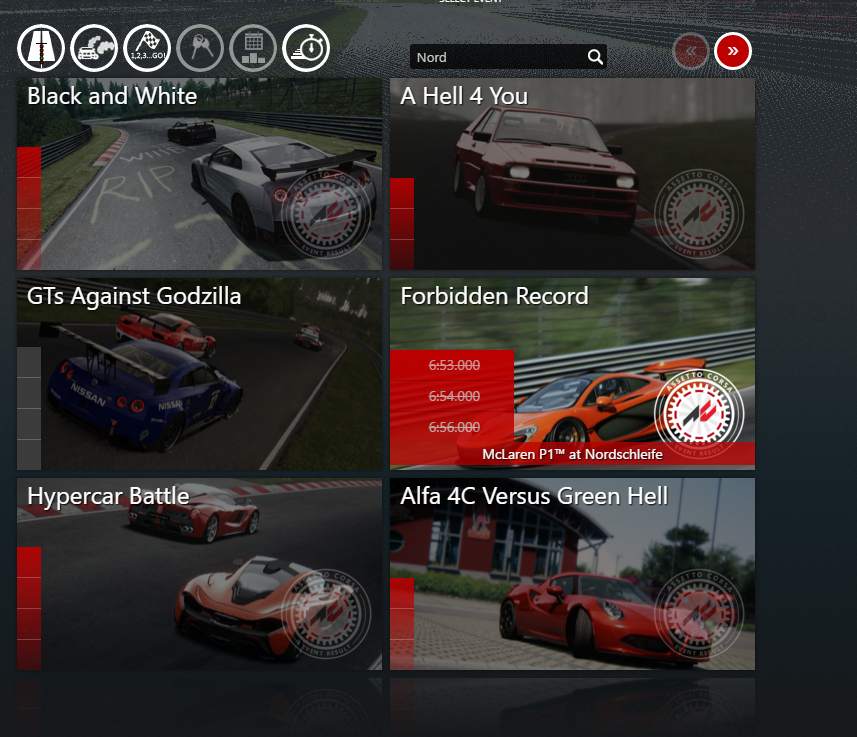Toggle the drift event filter icon
This screenshot has width=857, height=737.
click(94, 48)
